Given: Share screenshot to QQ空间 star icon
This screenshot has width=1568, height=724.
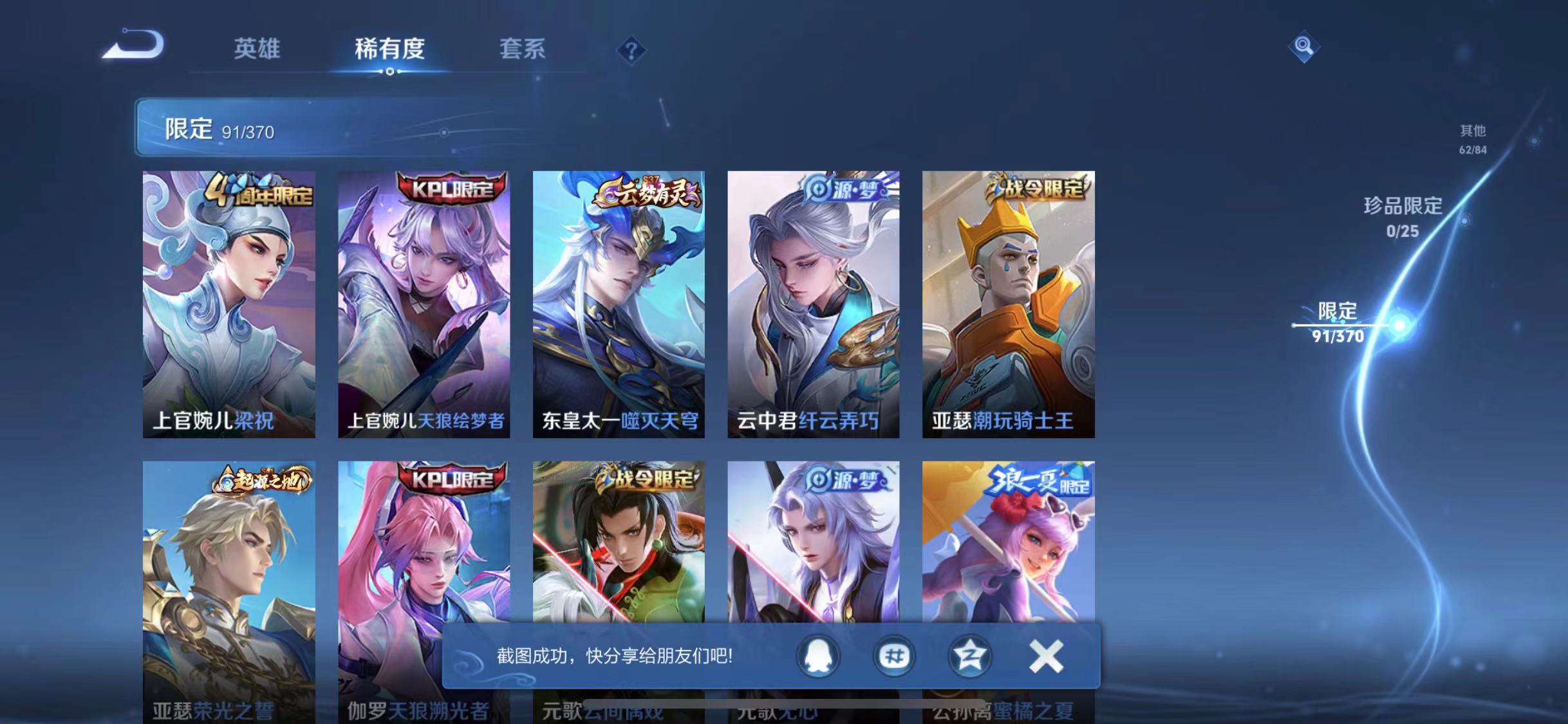Looking at the screenshot, I should [969, 657].
